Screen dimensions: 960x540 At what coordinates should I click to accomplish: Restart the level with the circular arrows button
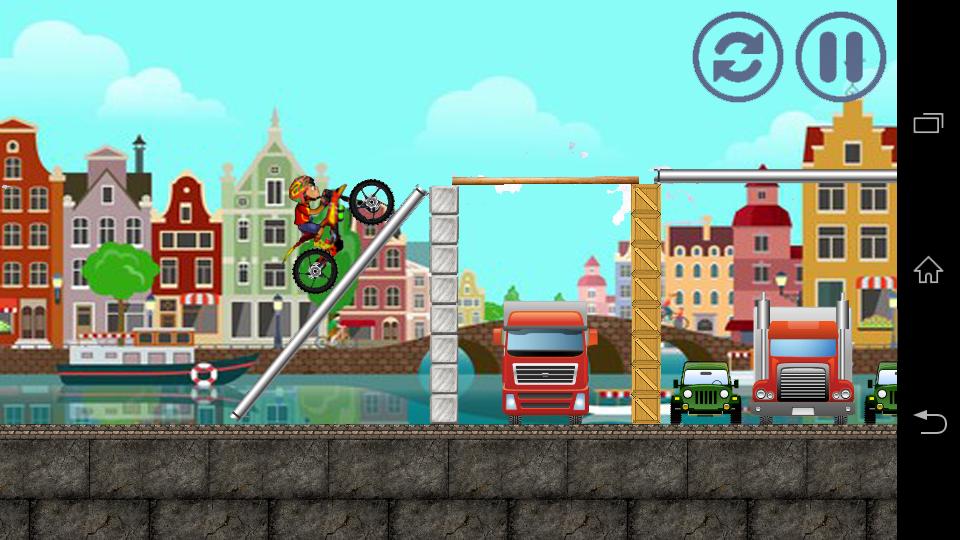coord(737,57)
